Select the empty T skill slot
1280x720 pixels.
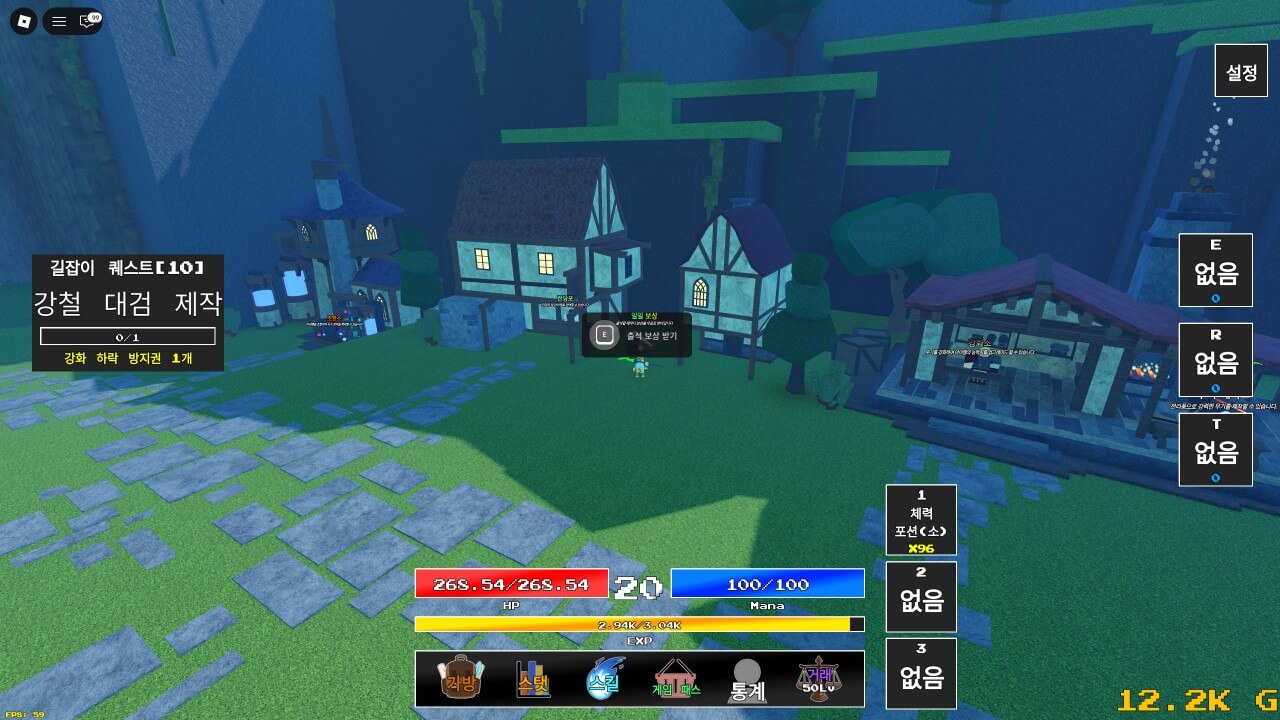pyautogui.click(x=1216, y=448)
